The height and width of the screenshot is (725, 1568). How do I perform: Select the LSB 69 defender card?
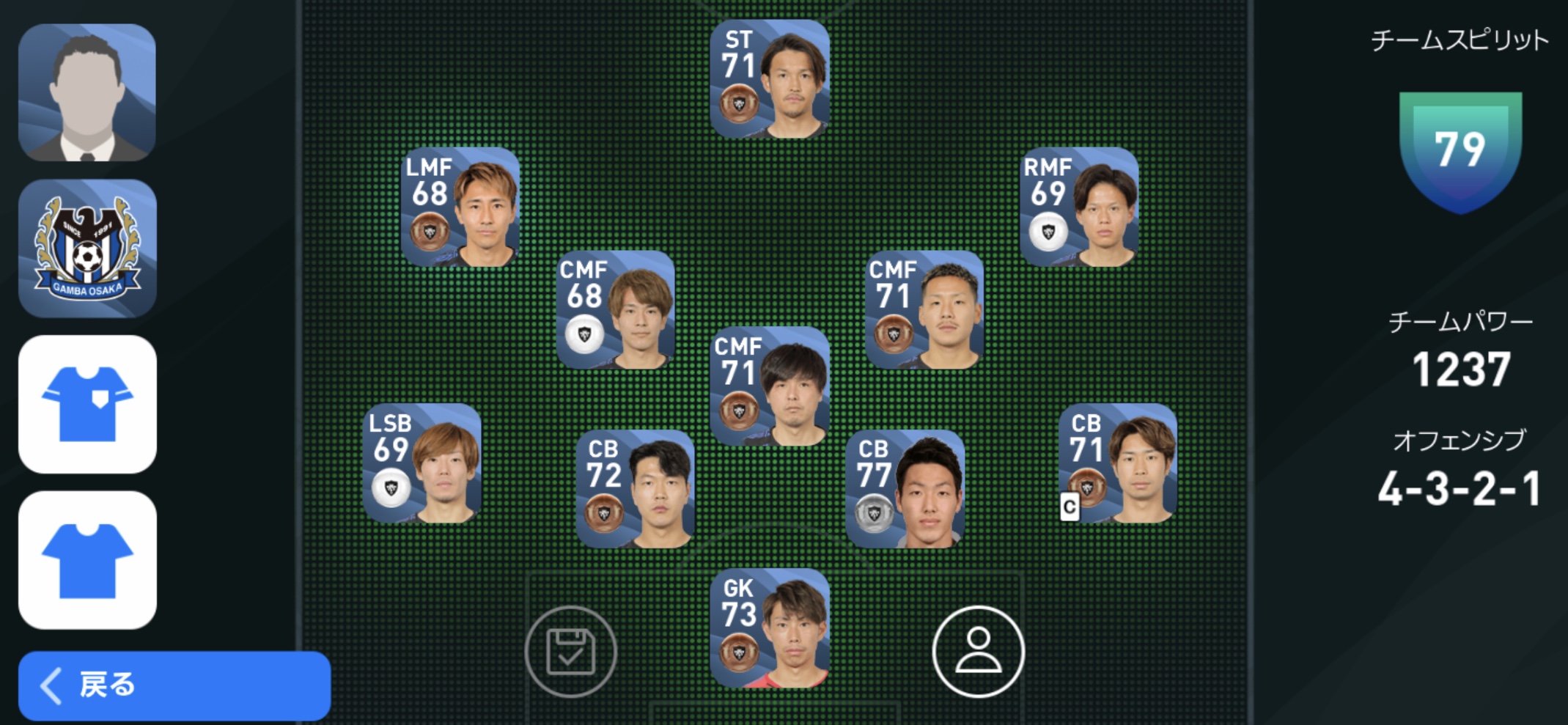click(x=422, y=463)
